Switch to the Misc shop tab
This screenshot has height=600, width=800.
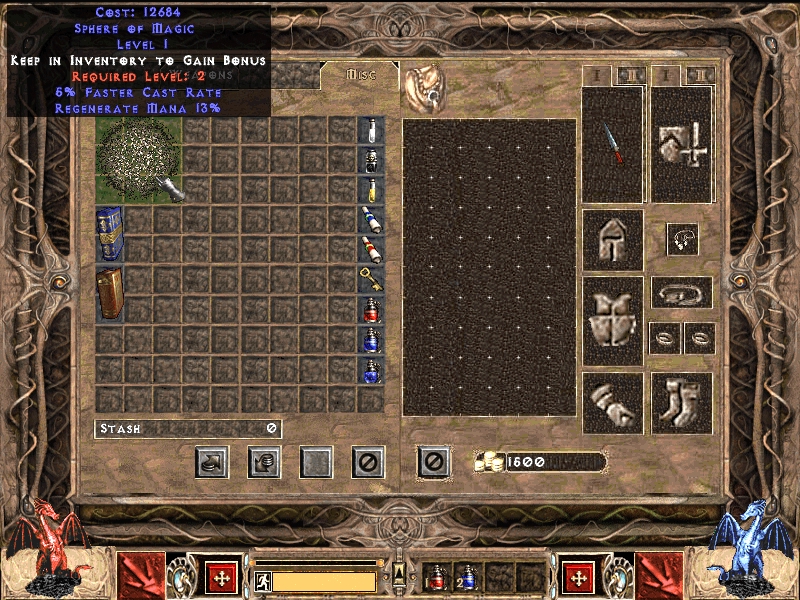tap(359, 75)
